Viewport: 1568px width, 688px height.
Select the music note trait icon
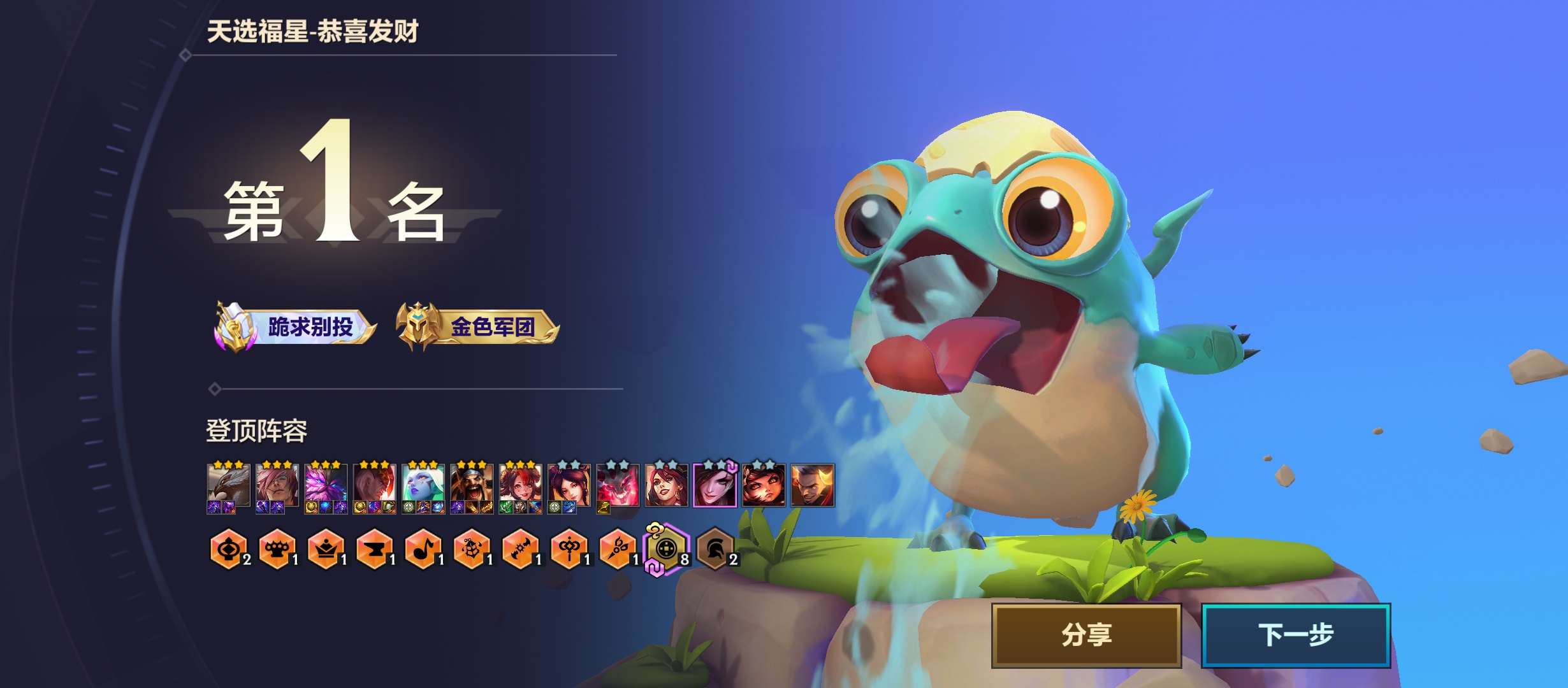click(423, 548)
